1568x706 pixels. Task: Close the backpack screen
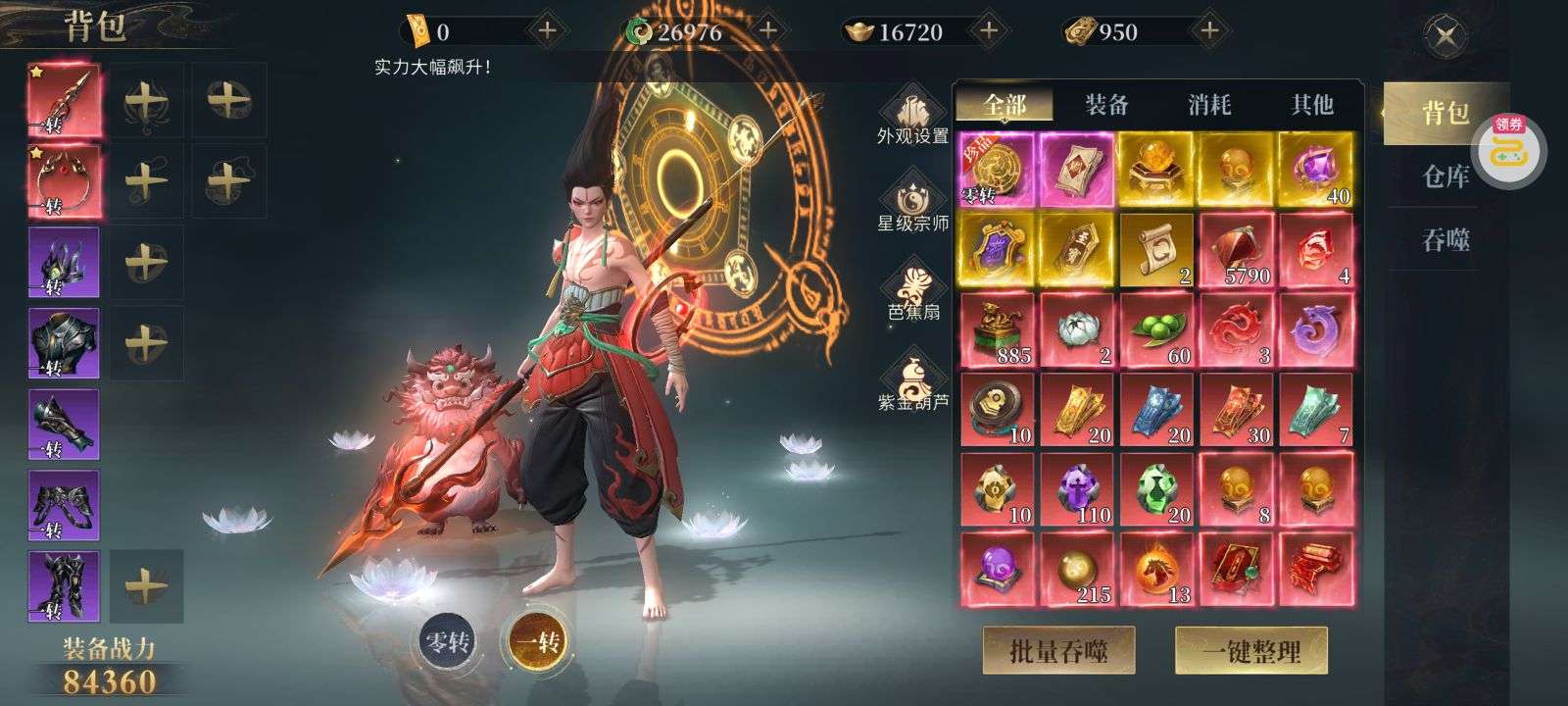point(1445,38)
